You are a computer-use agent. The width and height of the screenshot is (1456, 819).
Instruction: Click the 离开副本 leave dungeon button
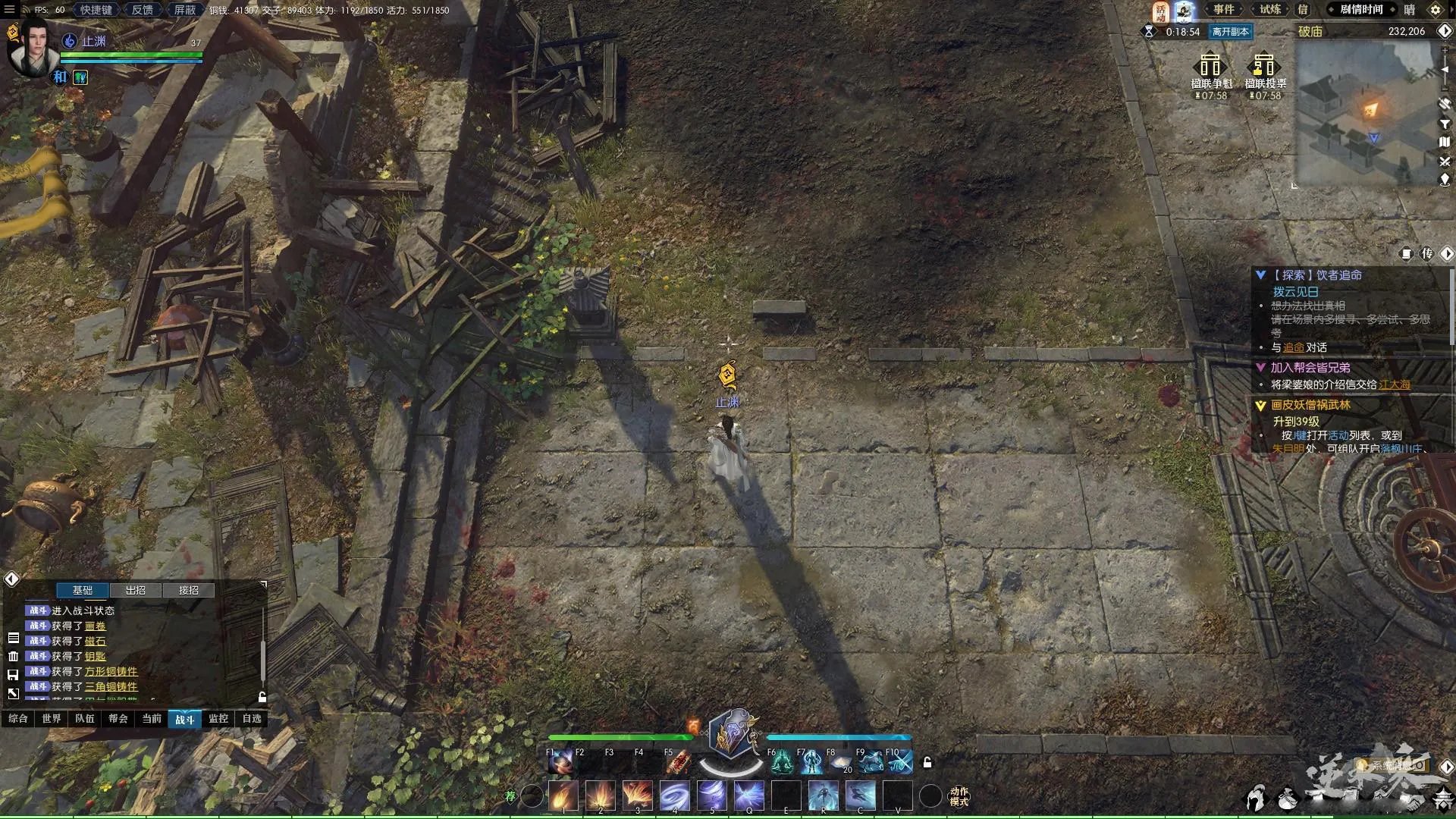click(1230, 32)
